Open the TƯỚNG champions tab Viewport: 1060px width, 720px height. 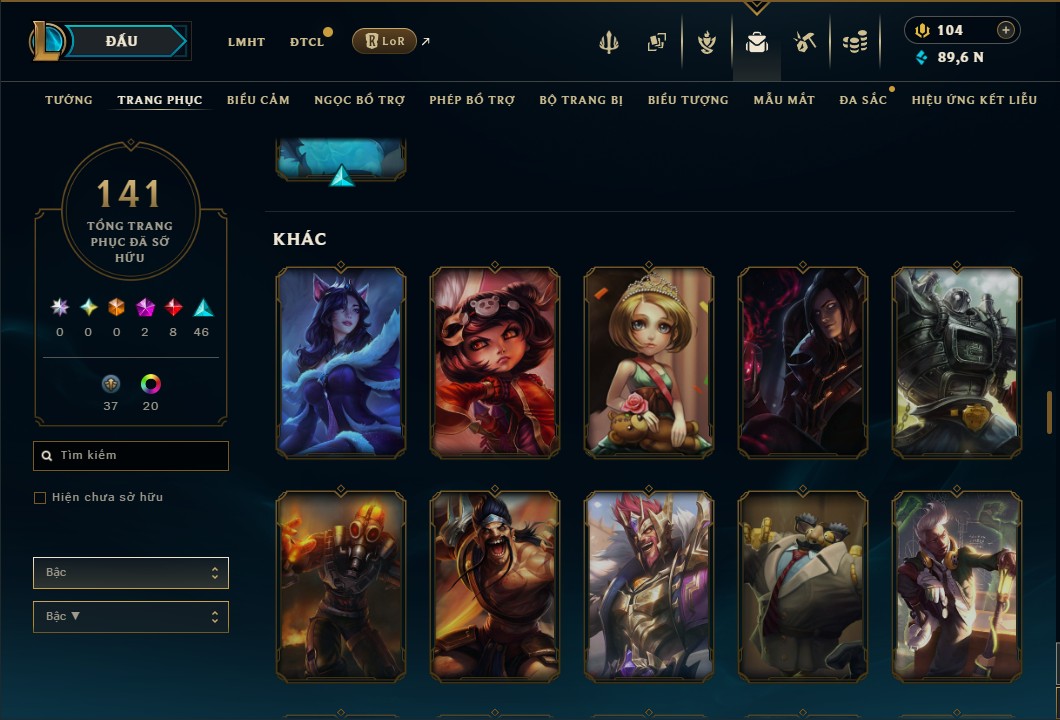(69, 100)
